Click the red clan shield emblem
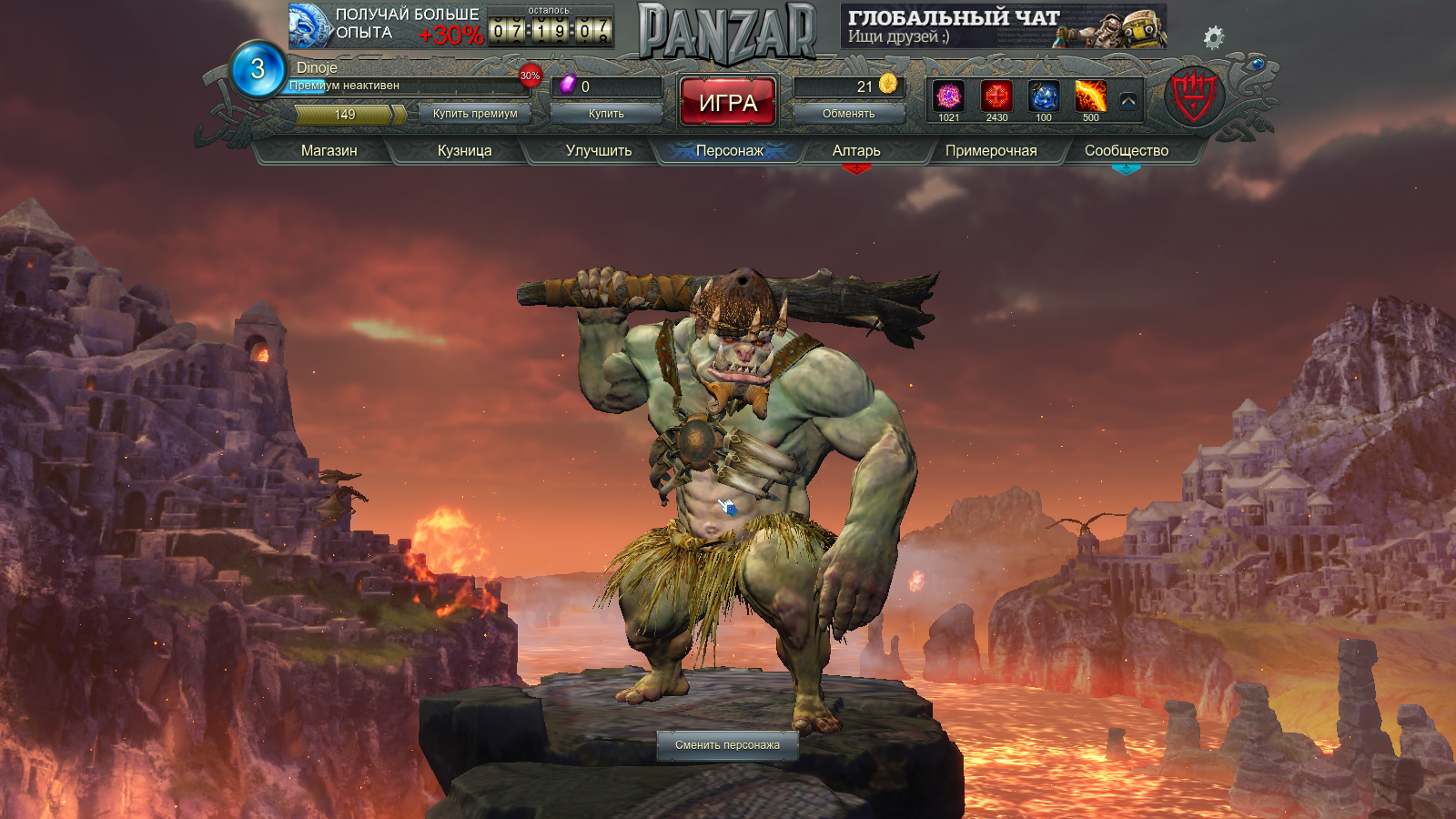 [1194, 96]
